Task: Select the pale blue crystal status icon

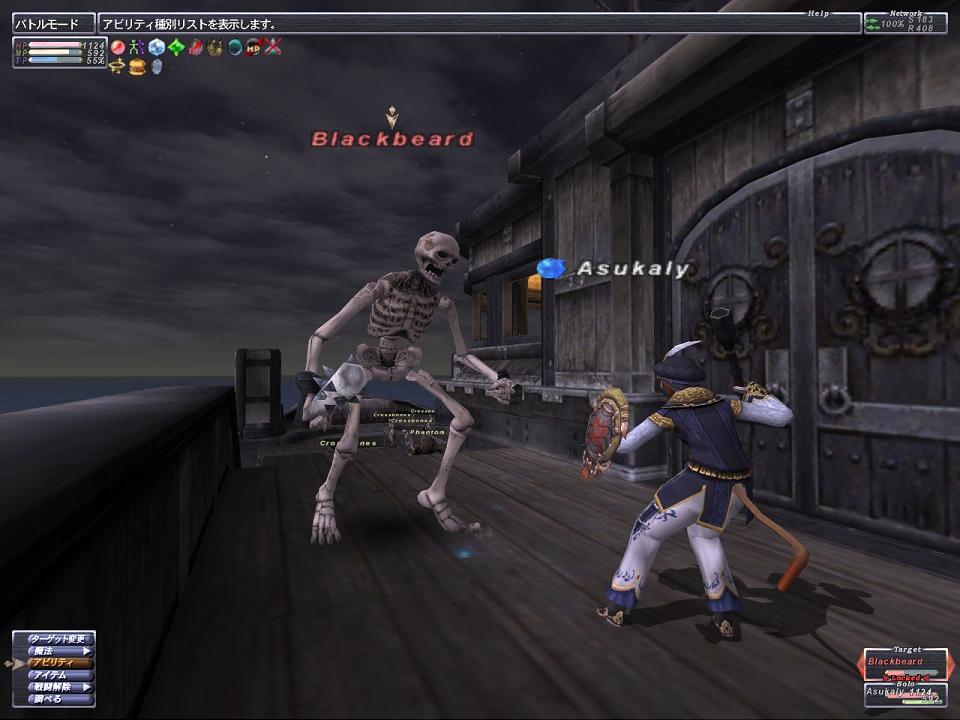Action: (x=157, y=47)
